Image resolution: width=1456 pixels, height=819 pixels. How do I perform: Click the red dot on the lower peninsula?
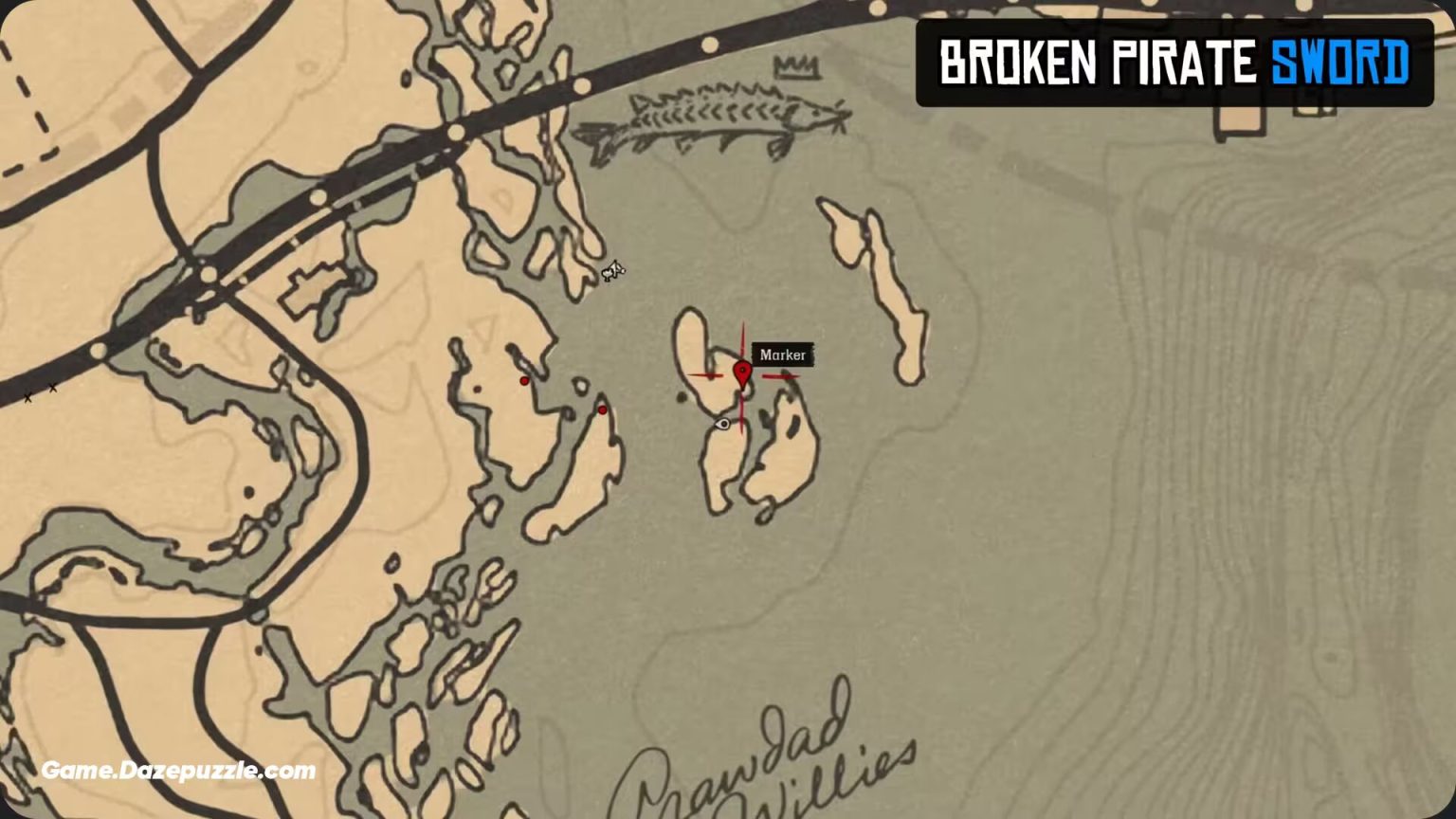pos(601,409)
